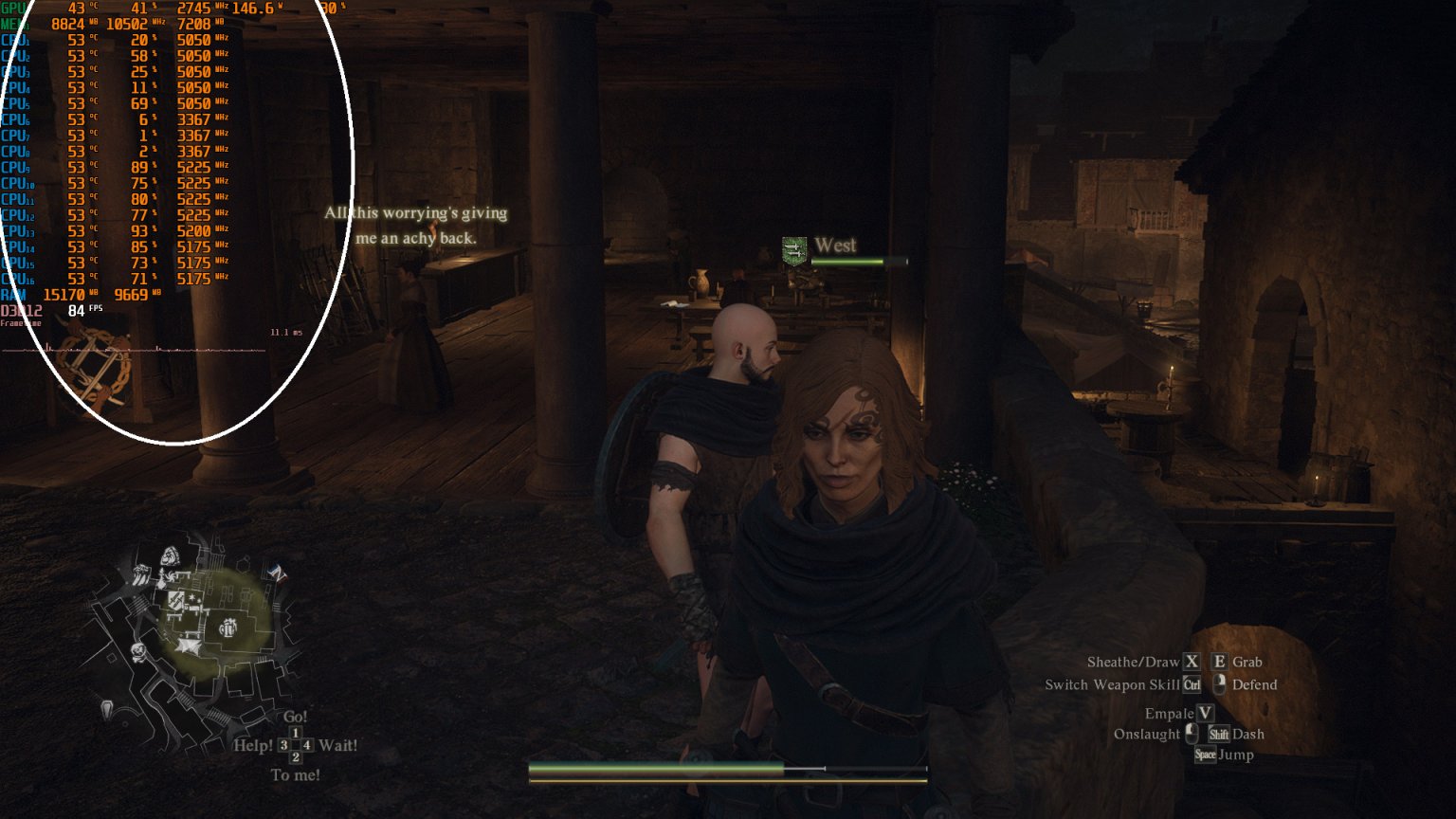
Task: Click the star-shaped gate icon on the minimap
Action: pyautogui.click(x=187, y=646)
